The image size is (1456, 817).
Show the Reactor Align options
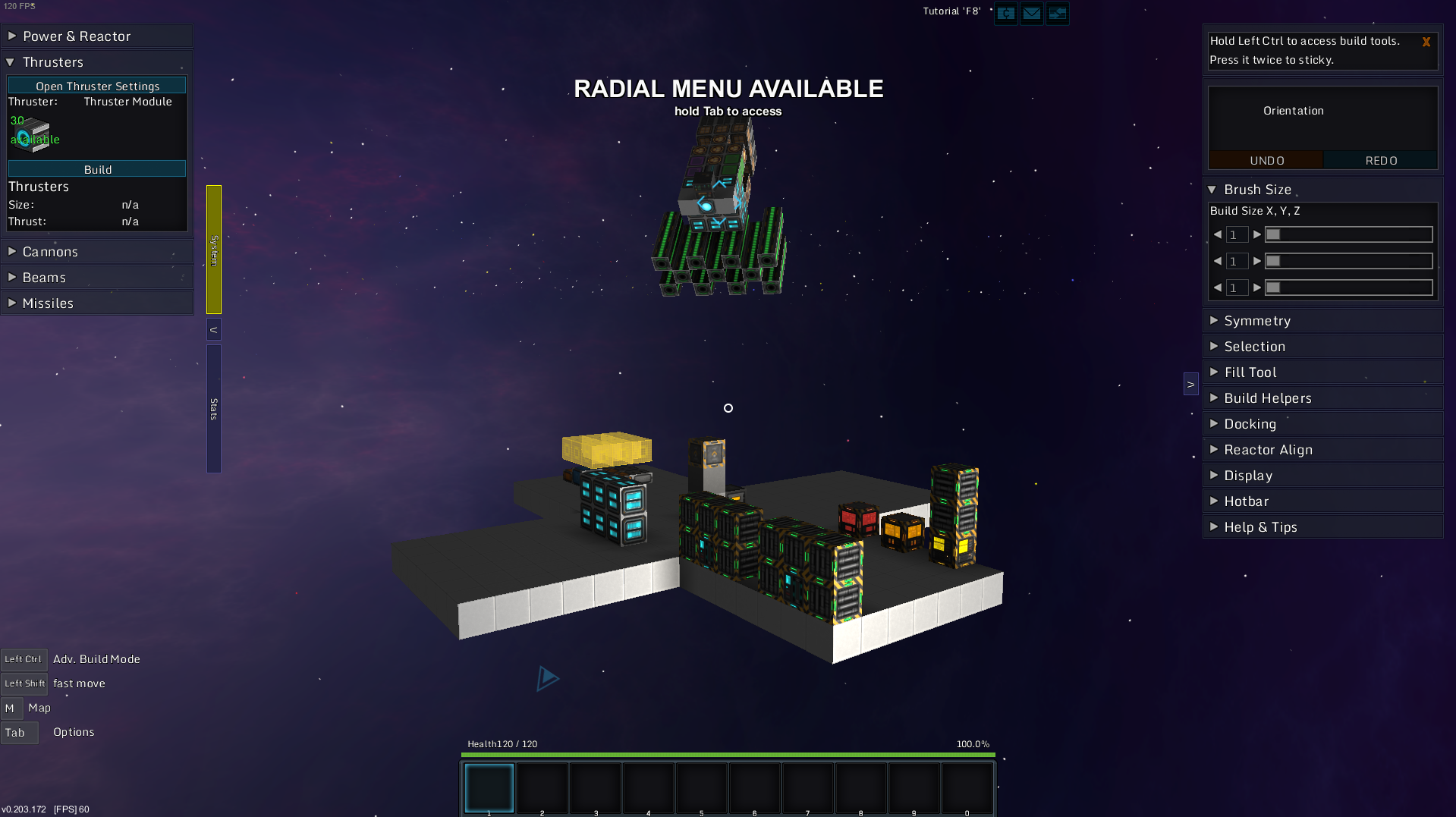point(1268,450)
